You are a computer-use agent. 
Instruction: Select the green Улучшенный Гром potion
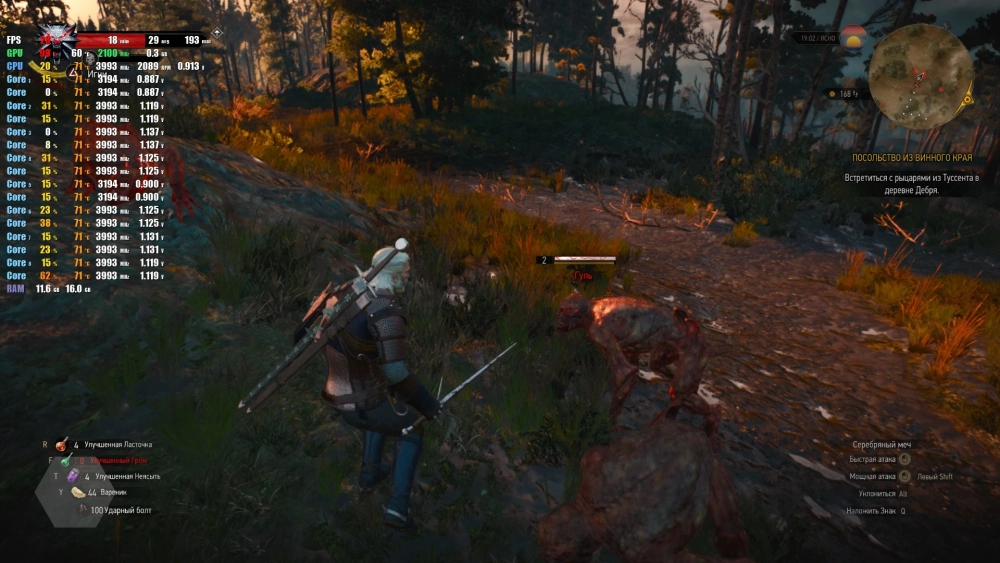pos(67,461)
